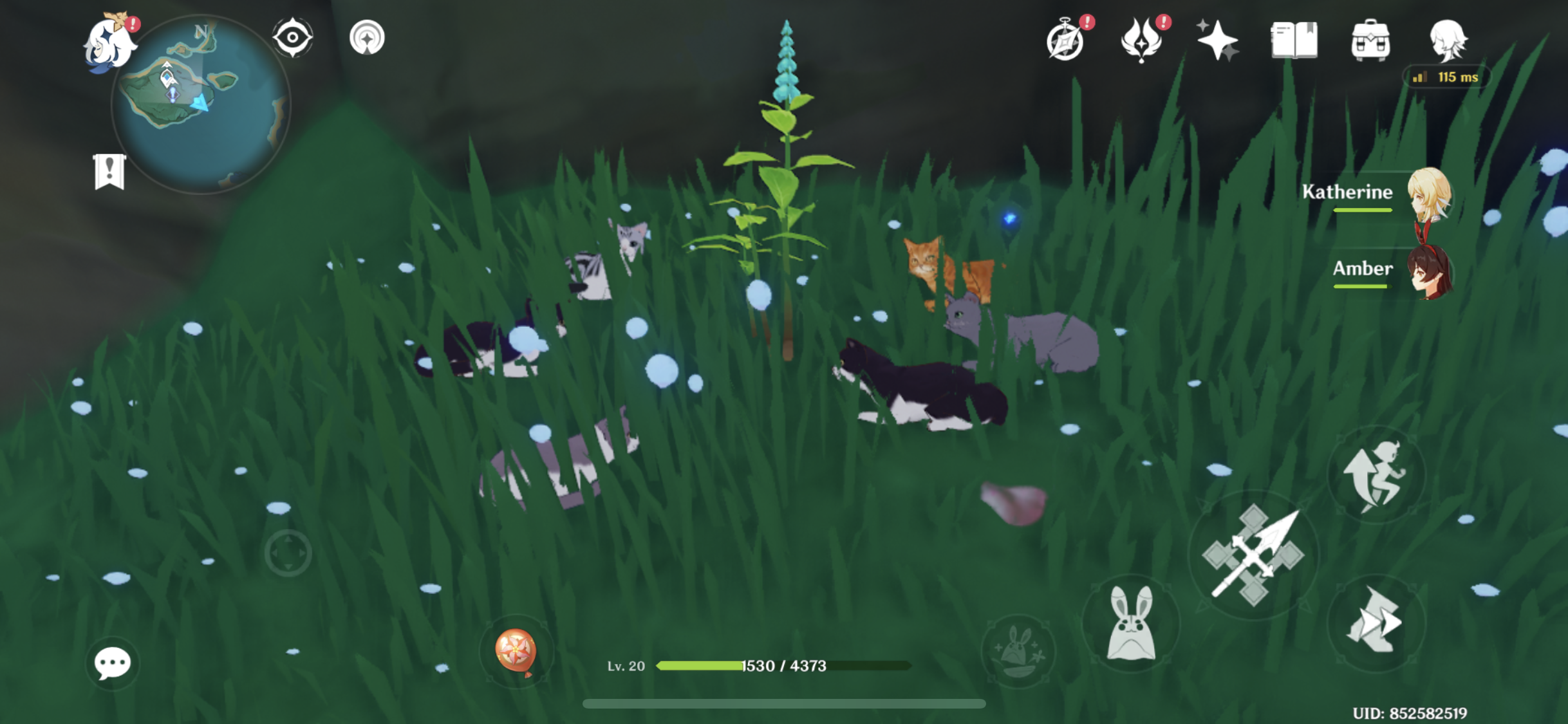The image size is (1568, 724).
Task: Open the Adventurer Handbook compass icon
Action: click(x=1067, y=40)
